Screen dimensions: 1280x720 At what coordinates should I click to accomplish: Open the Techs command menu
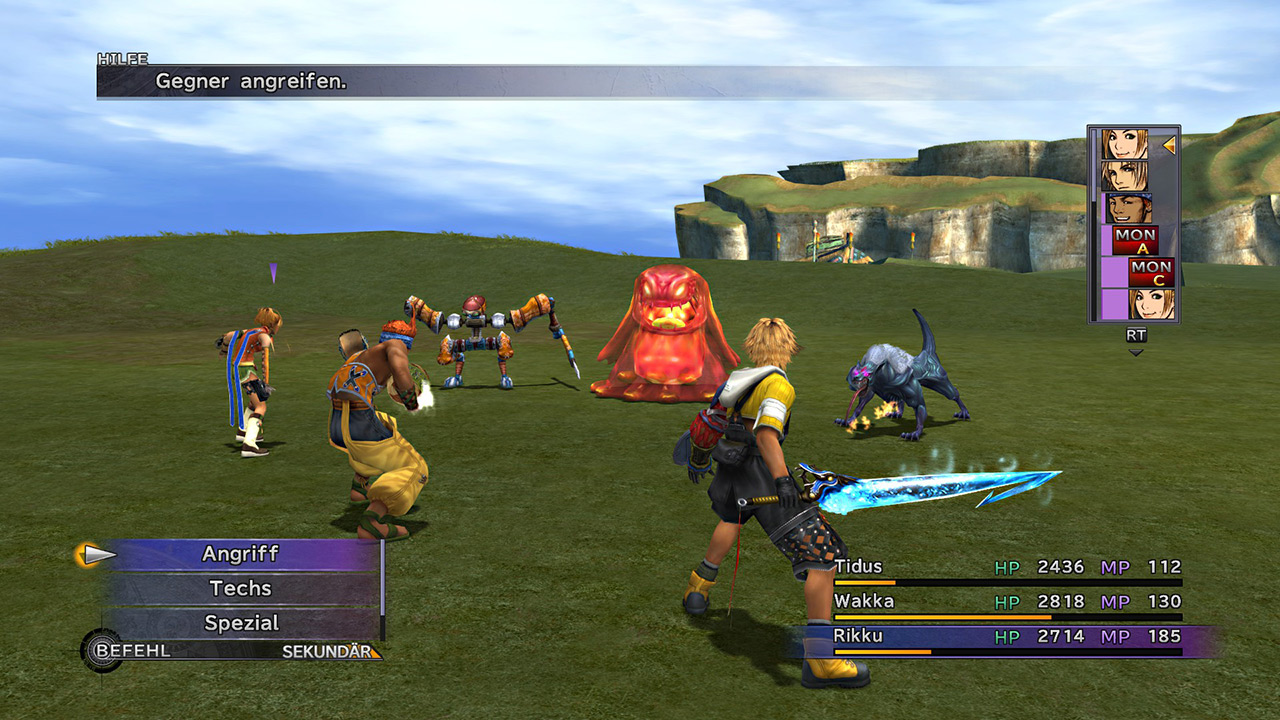240,589
